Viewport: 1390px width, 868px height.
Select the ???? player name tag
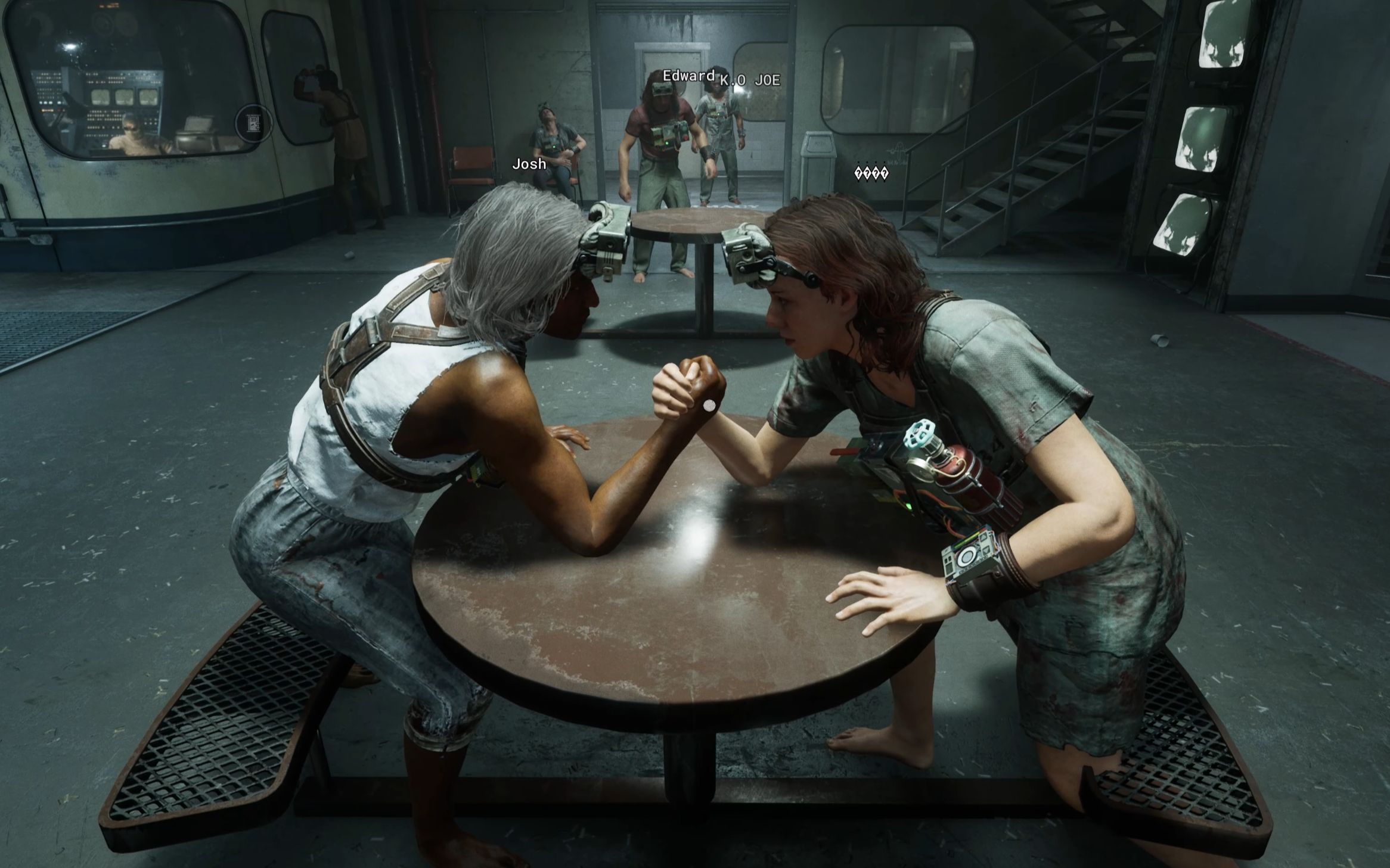[871, 173]
